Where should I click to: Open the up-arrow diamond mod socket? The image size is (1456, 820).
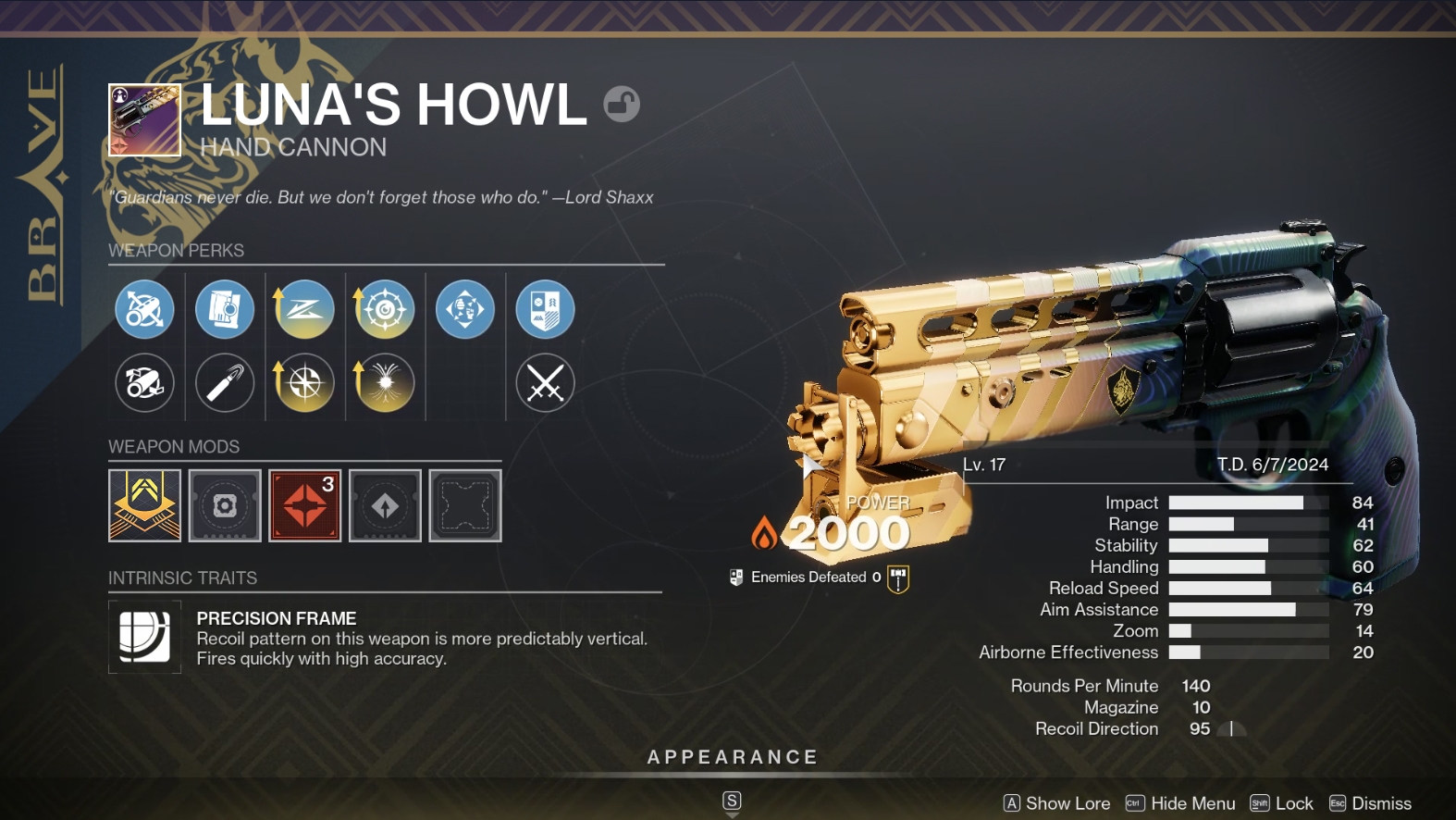(x=385, y=505)
